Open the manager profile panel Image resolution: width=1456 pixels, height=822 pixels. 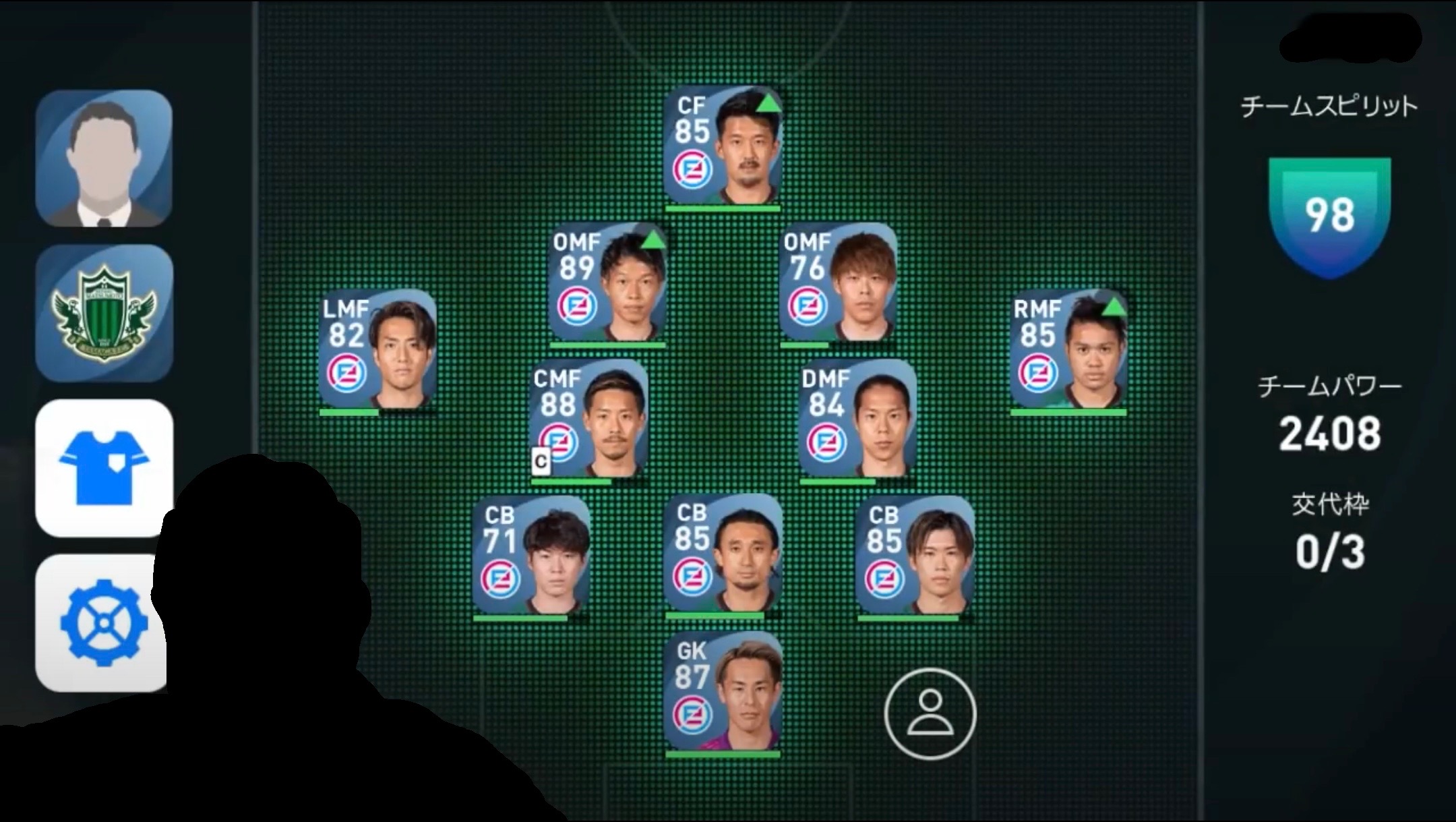click(x=104, y=158)
